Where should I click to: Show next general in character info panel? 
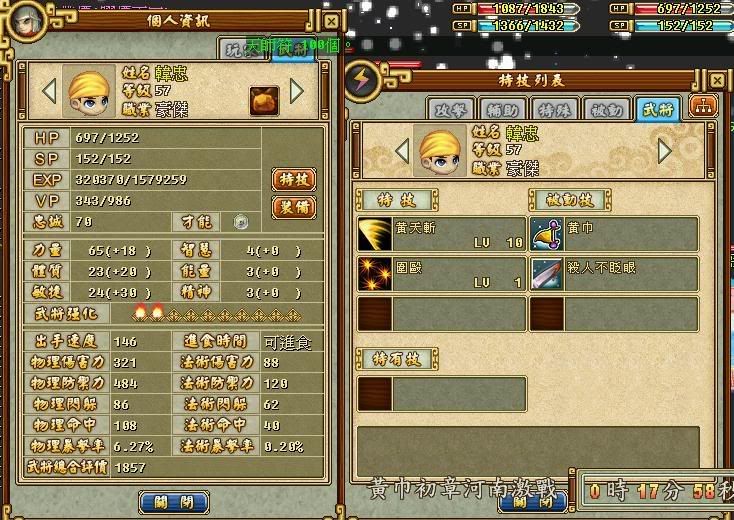click(x=297, y=92)
